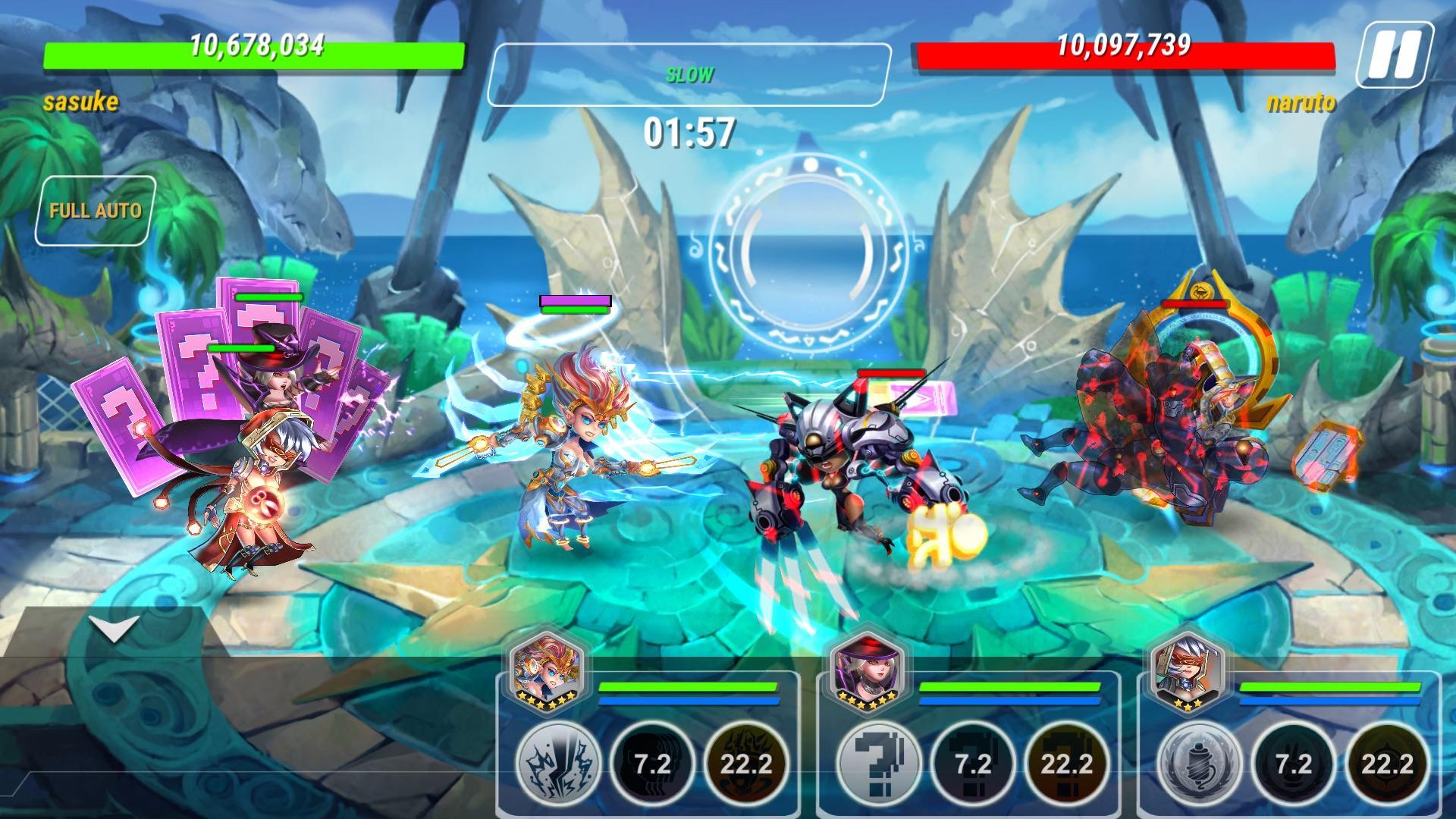Click sasuke's green health bar
The height and width of the screenshot is (819, 1456).
(253, 53)
